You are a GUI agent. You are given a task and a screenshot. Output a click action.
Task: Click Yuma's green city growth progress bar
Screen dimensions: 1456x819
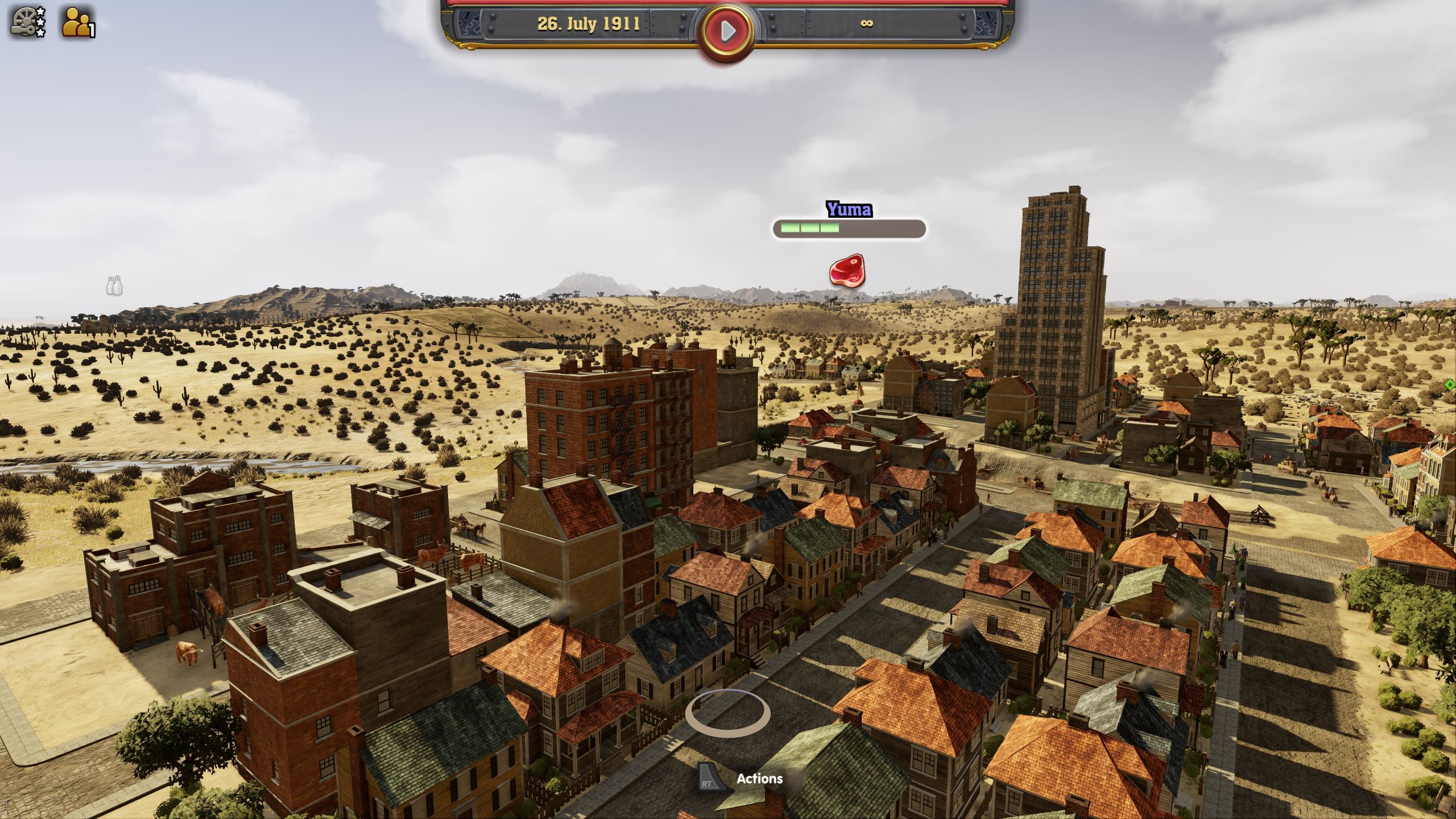[x=809, y=227]
